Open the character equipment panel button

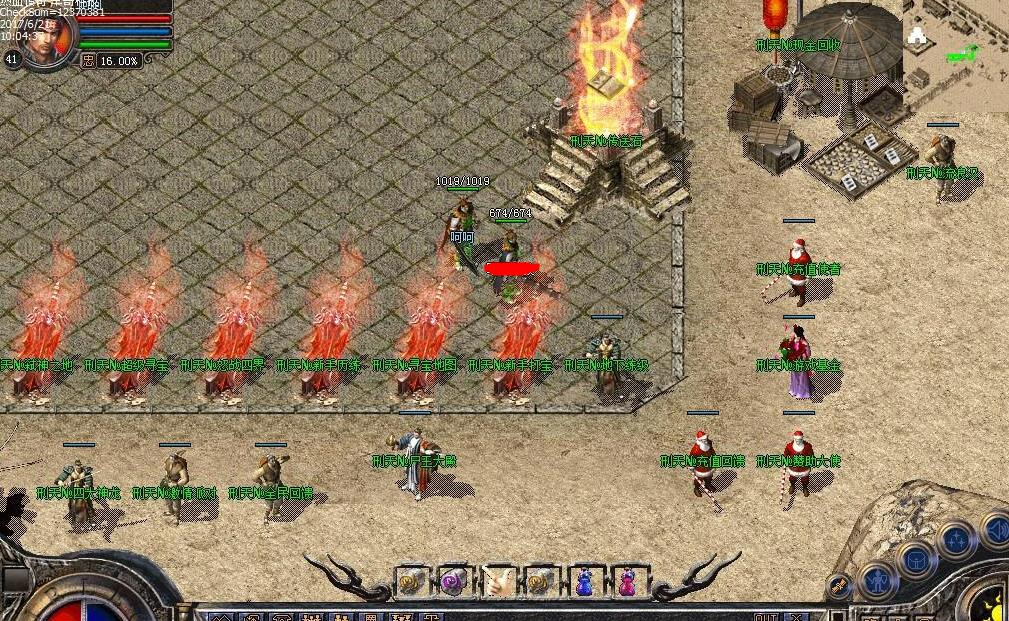coord(877,580)
